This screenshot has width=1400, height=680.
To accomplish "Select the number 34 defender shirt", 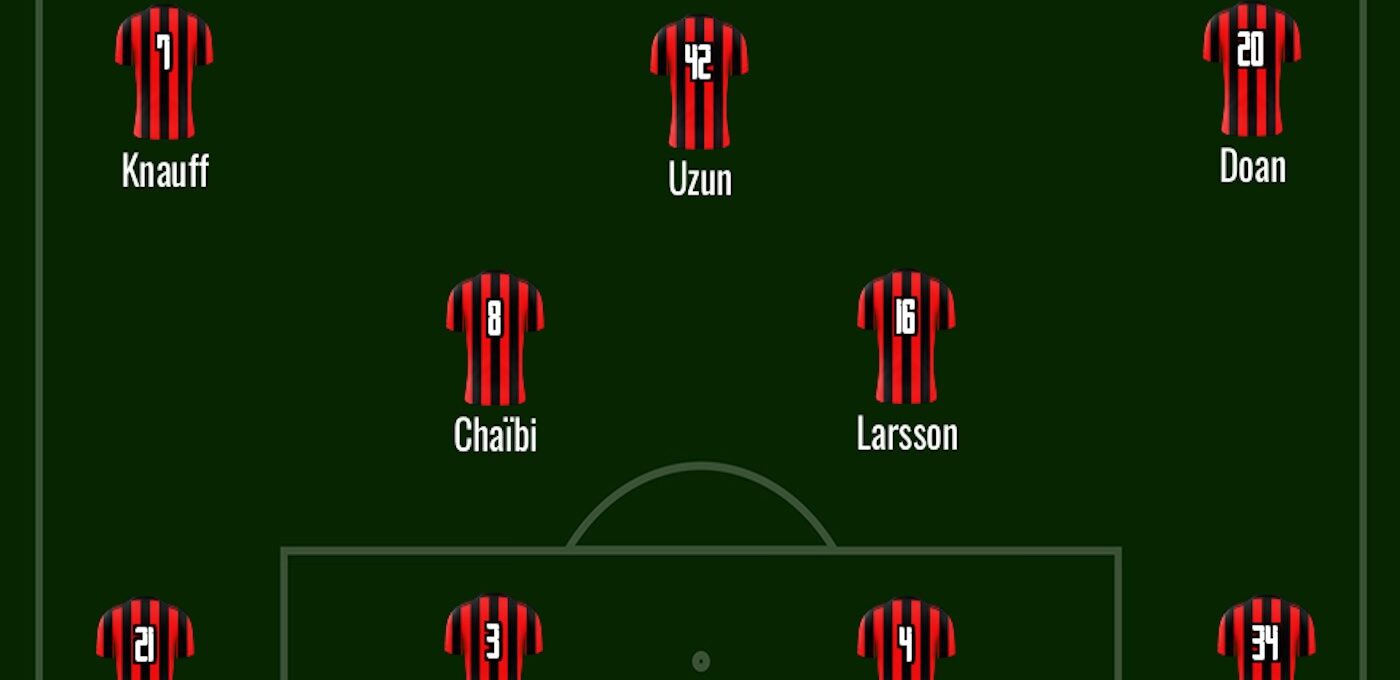I will (1266, 642).
